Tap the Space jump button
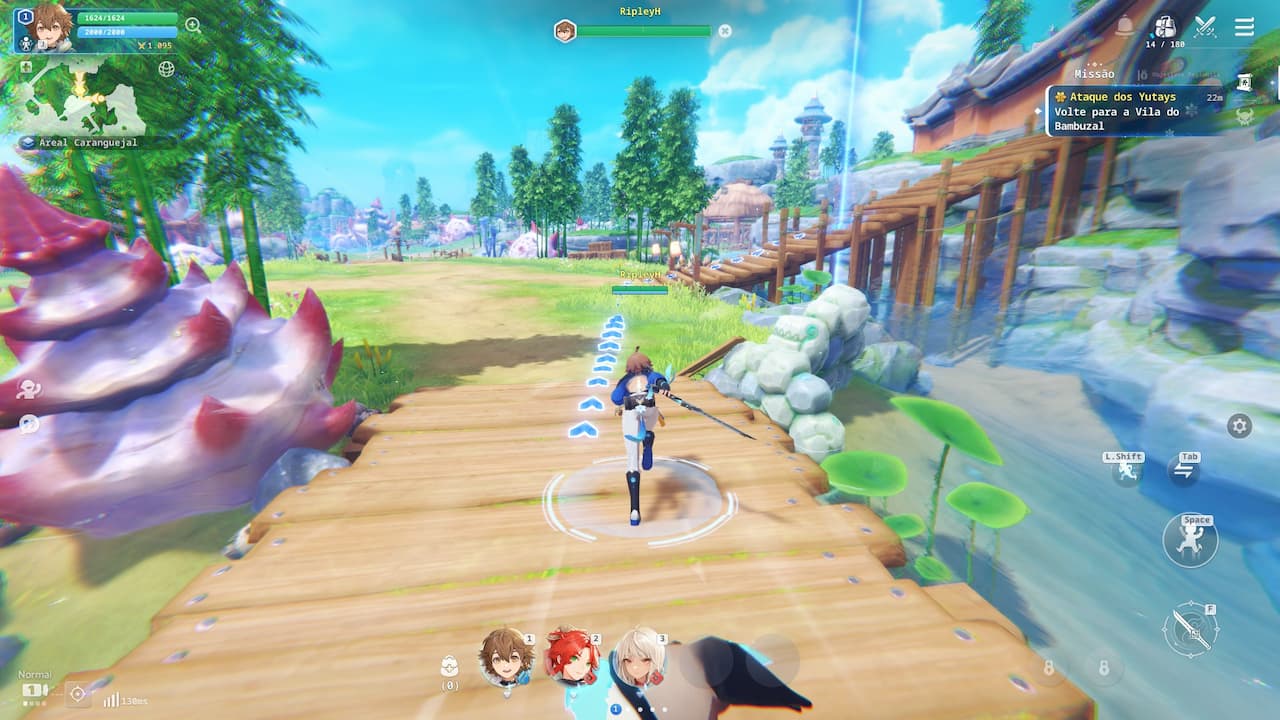The width and height of the screenshot is (1280, 720). [1190, 541]
